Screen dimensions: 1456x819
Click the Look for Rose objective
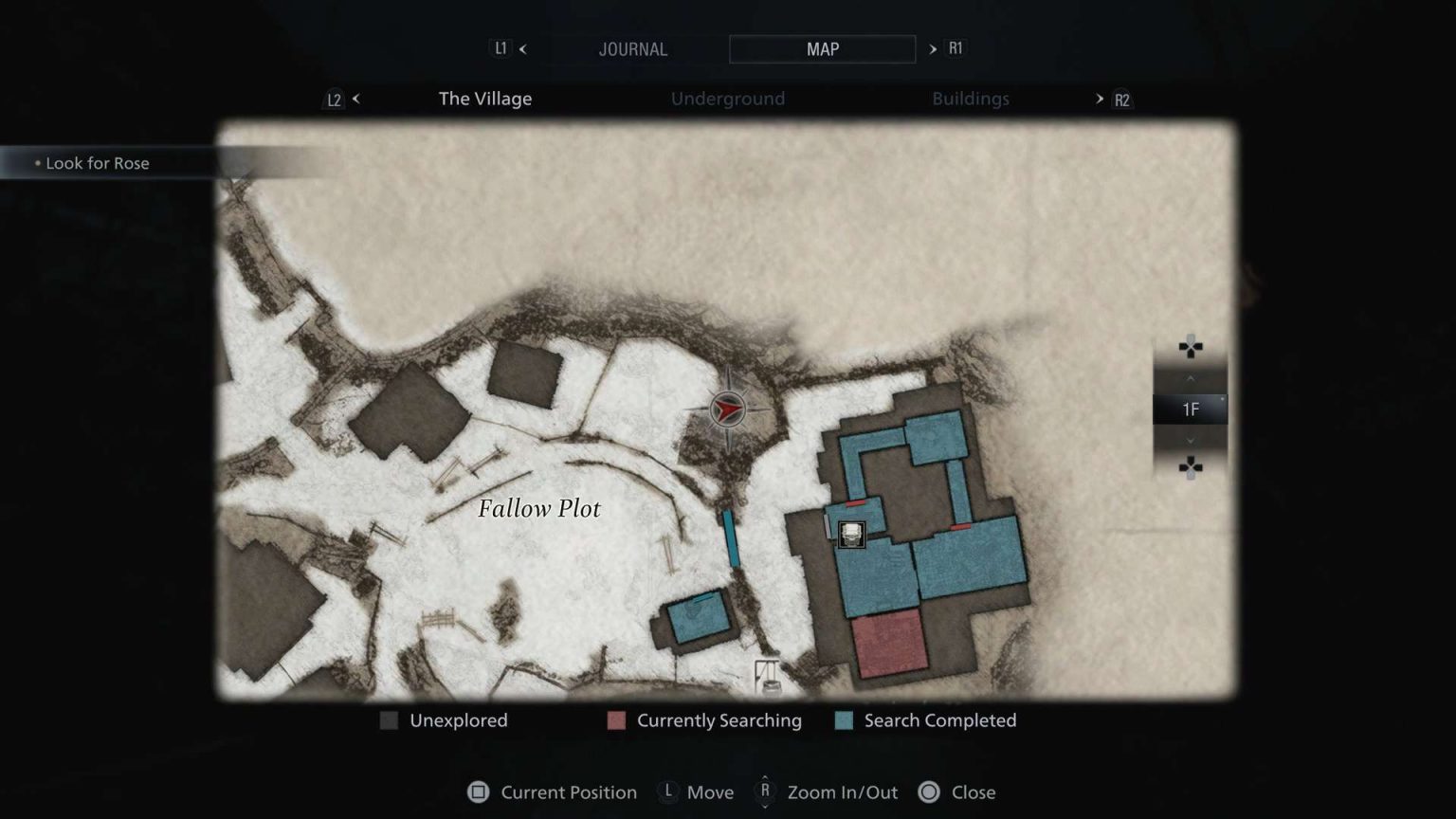96,163
